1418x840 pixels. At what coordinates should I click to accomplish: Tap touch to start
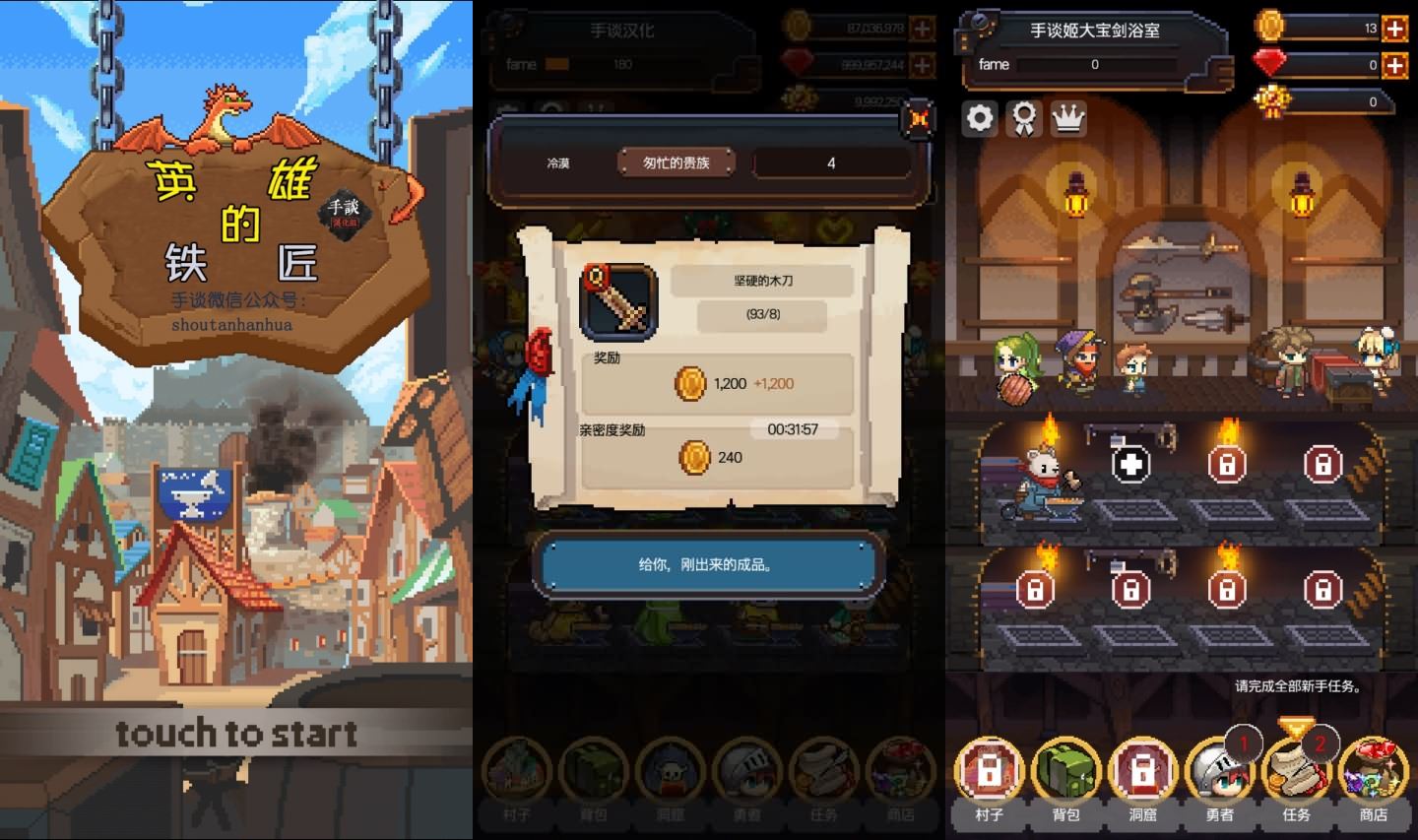click(236, 733)
